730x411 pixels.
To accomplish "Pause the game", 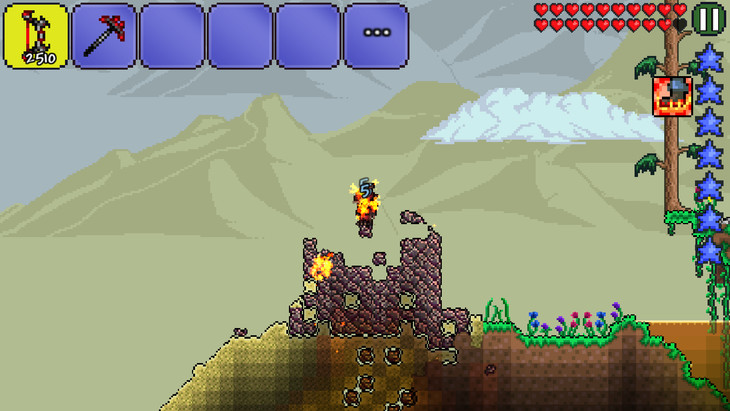I will [x=709, y=19].
